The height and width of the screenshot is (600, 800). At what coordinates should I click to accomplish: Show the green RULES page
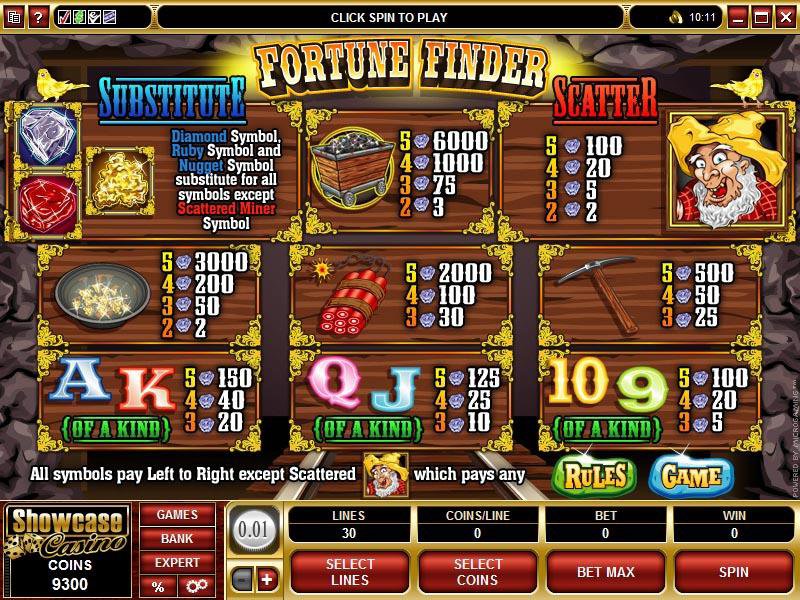(594, 474)
